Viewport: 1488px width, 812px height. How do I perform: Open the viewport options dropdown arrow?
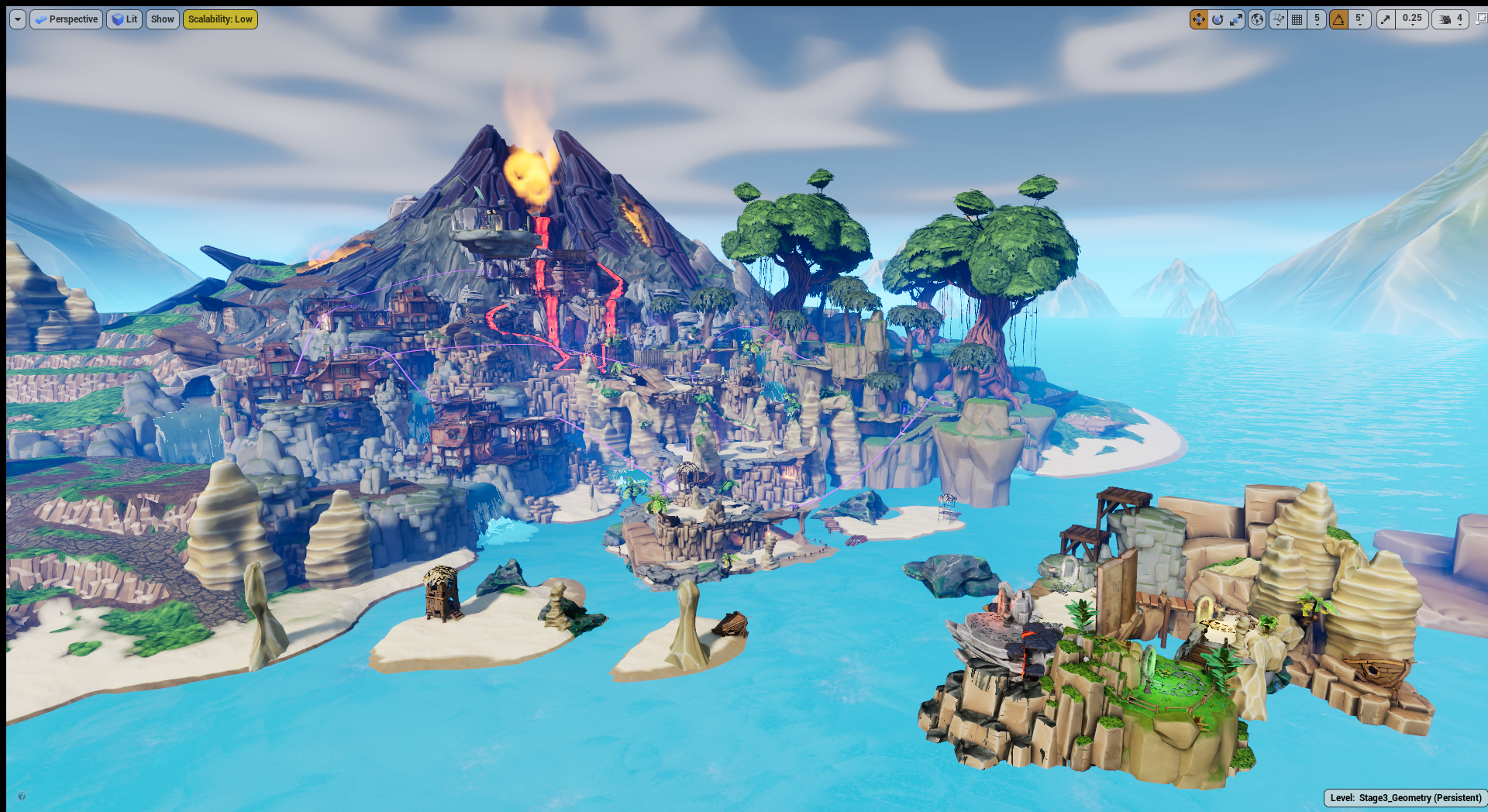pos(18,19)
